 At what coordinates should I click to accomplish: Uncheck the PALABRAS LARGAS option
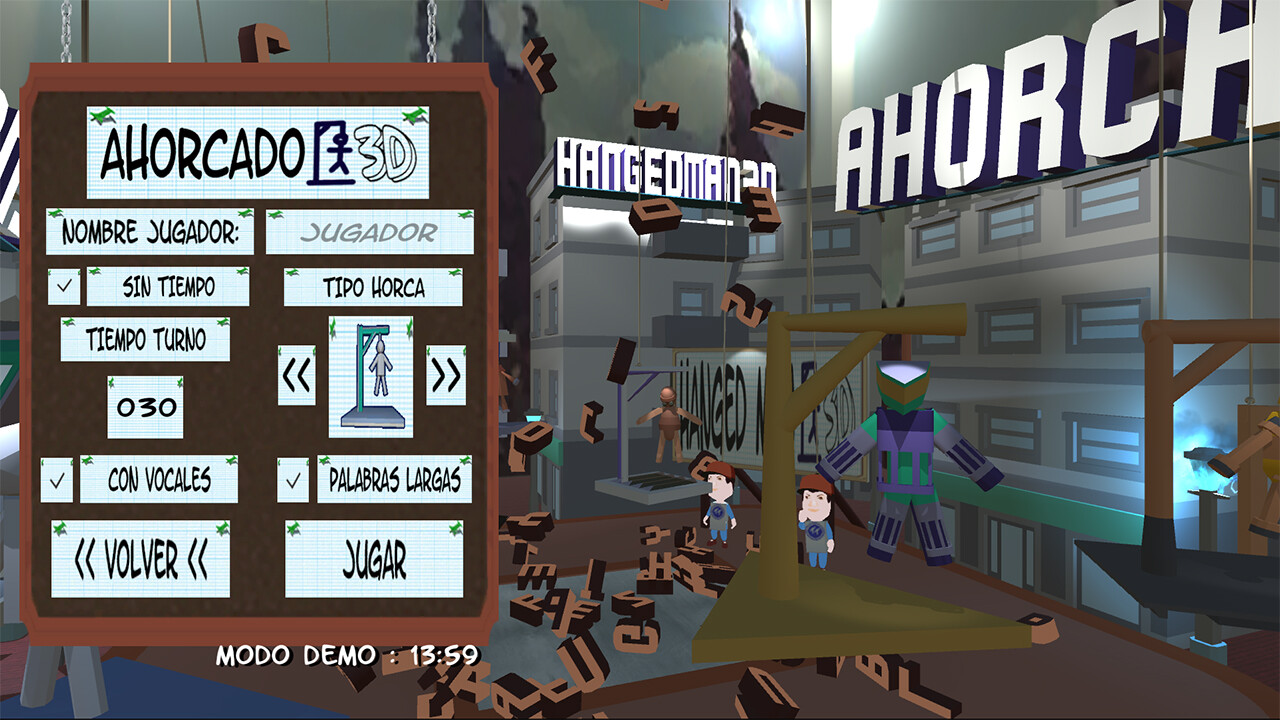pyautogui.click(x=291, y=481)
